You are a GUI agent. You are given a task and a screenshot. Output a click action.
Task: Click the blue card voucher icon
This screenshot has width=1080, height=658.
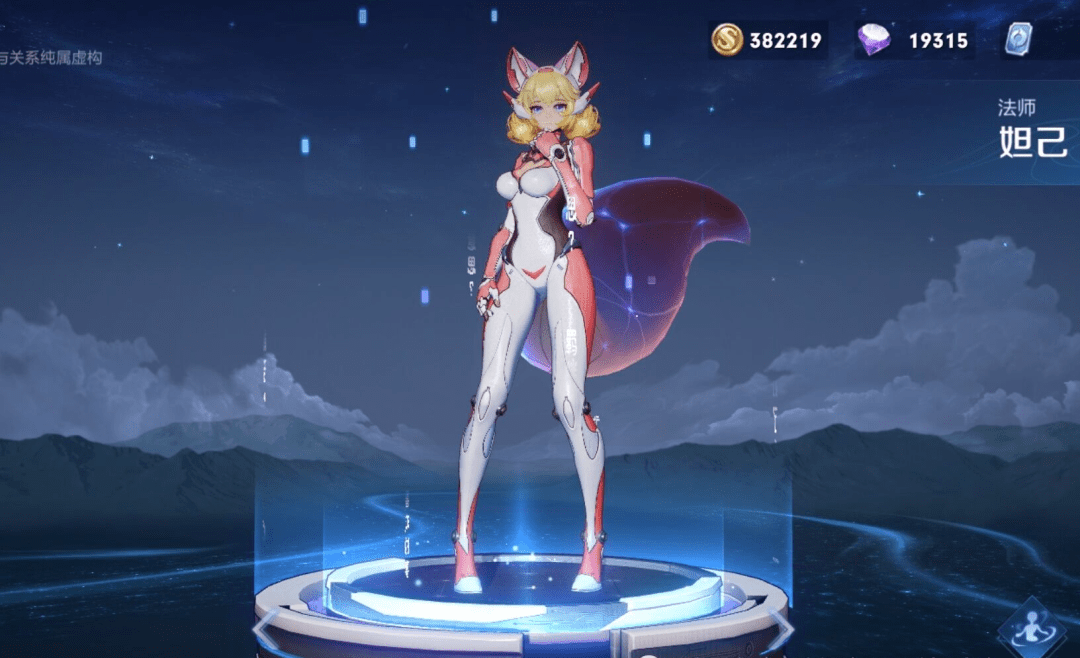[x=1019, y=39]
